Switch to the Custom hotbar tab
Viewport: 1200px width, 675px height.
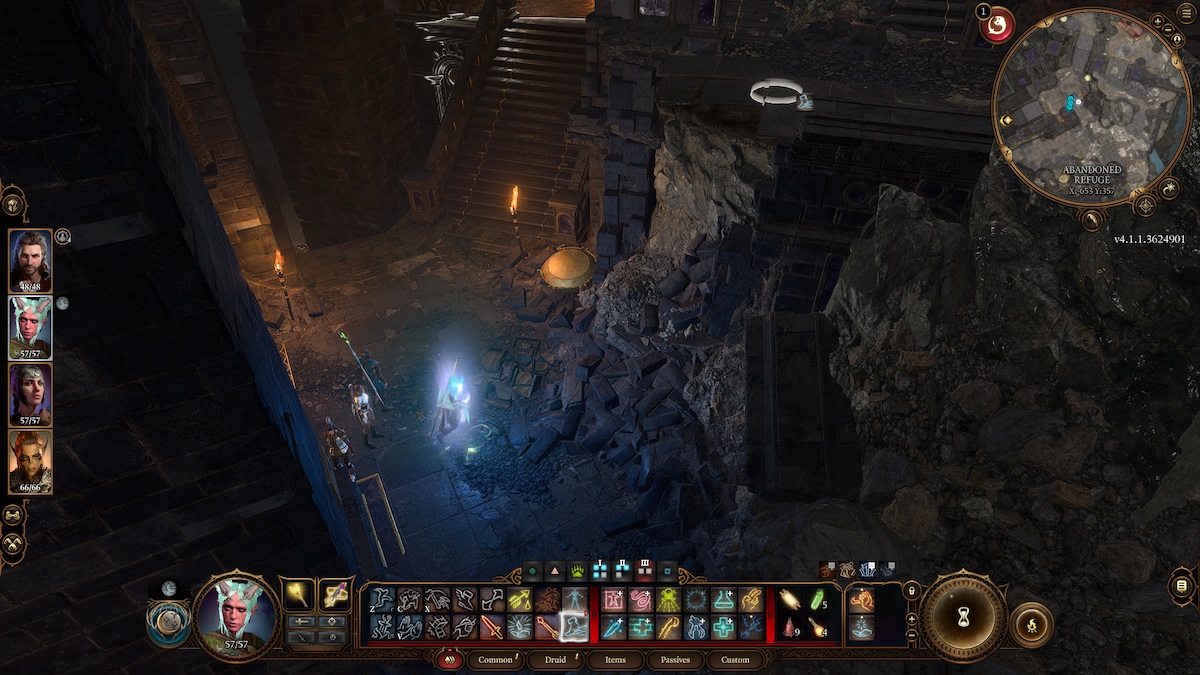(735, 660)
